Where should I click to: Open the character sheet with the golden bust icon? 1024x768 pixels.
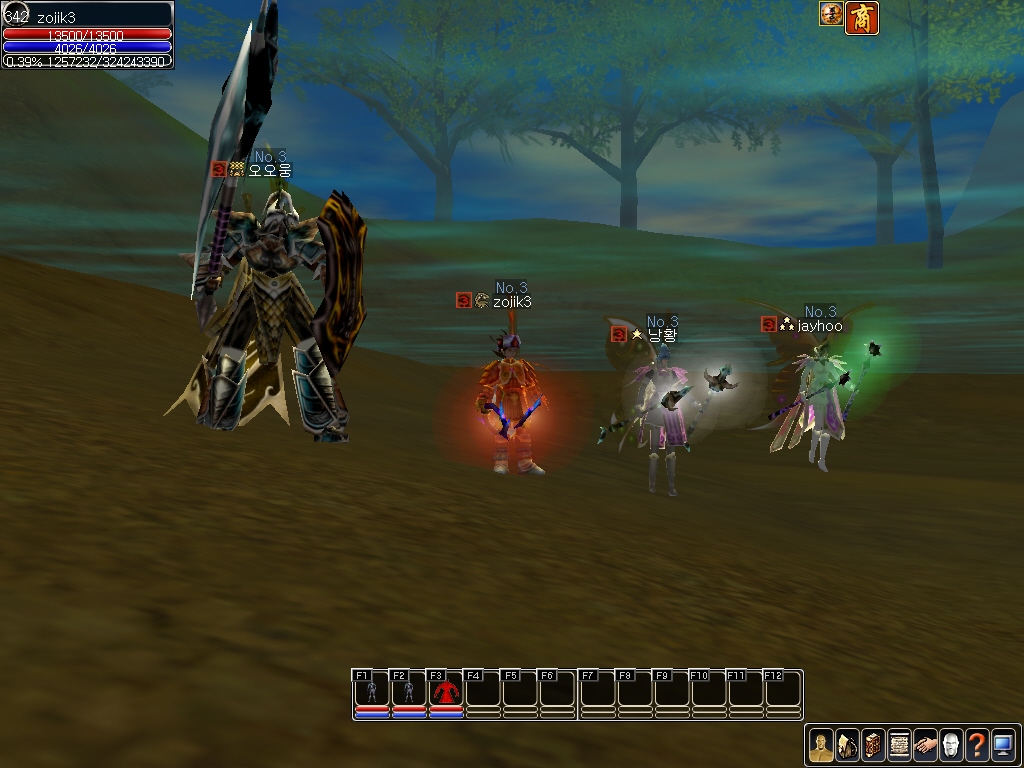tap(820, 745)
